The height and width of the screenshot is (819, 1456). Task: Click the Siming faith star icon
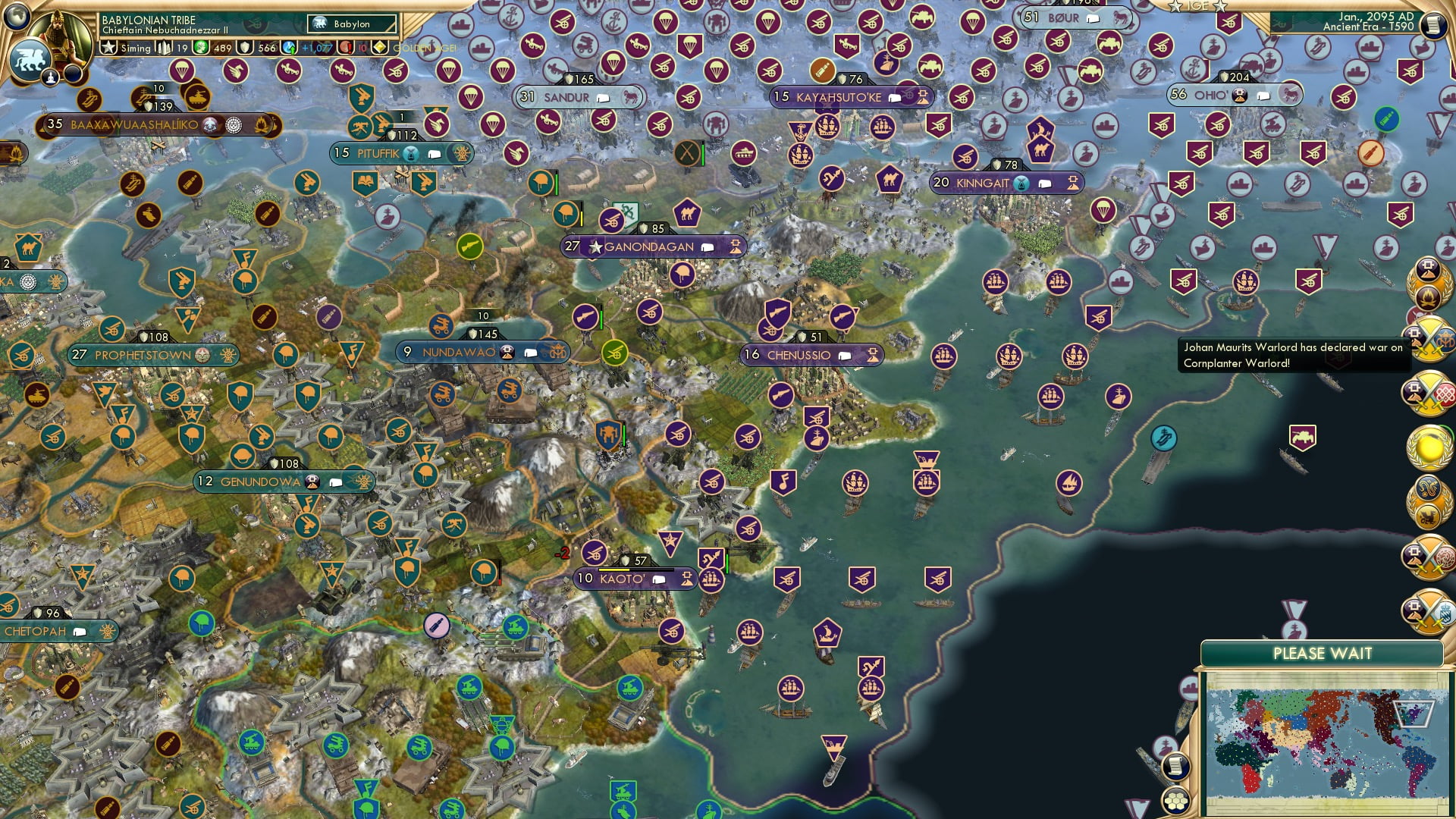click(108, 47)
